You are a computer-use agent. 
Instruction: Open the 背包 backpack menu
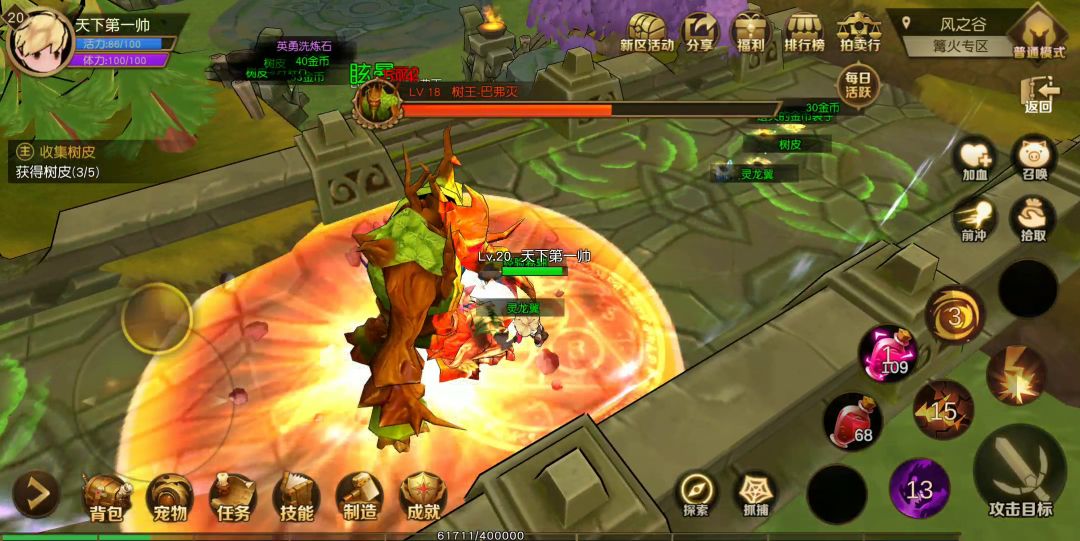coord(106,495)
